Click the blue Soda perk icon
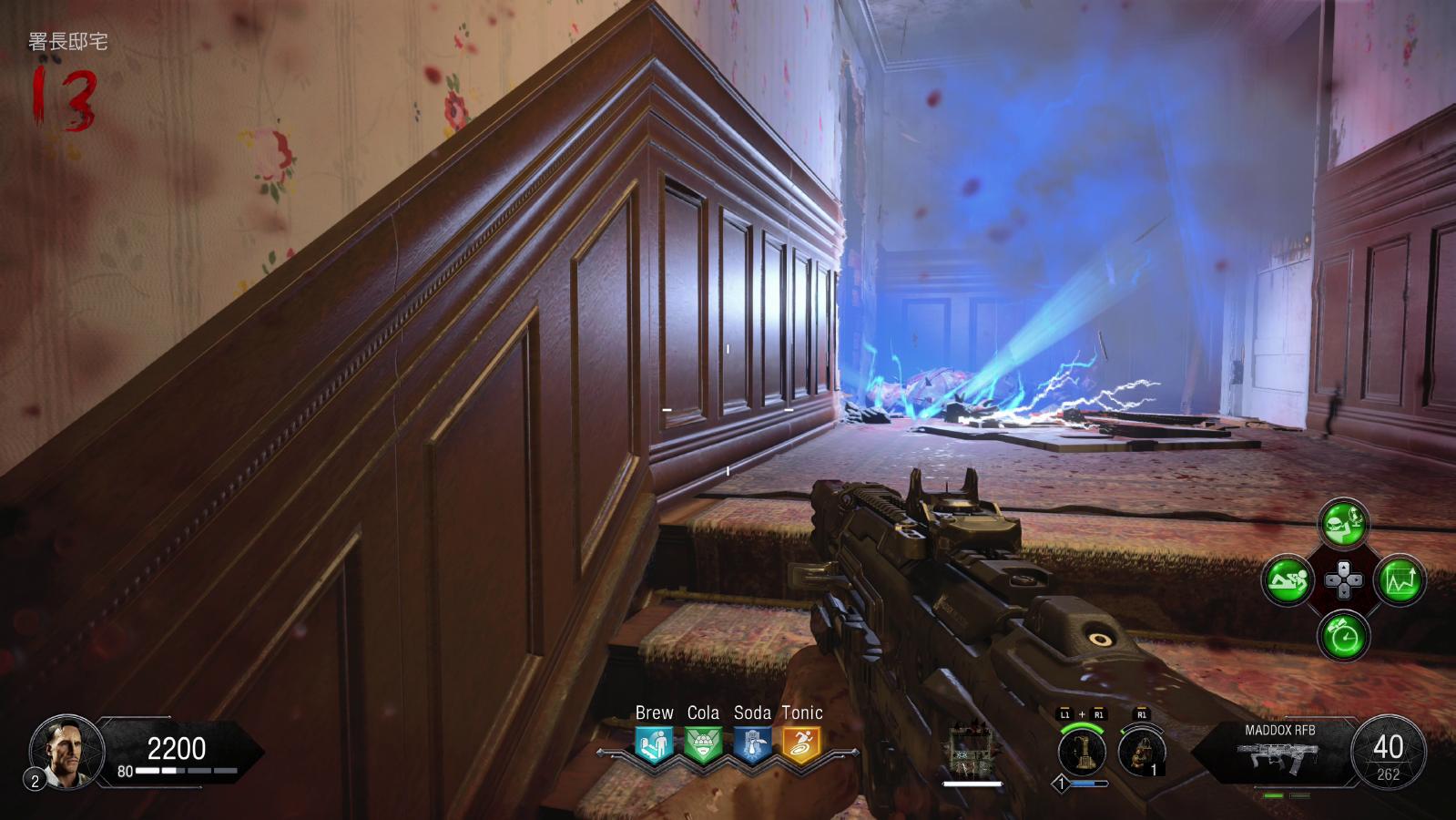The image size is (1456, 820). [752, 743]
